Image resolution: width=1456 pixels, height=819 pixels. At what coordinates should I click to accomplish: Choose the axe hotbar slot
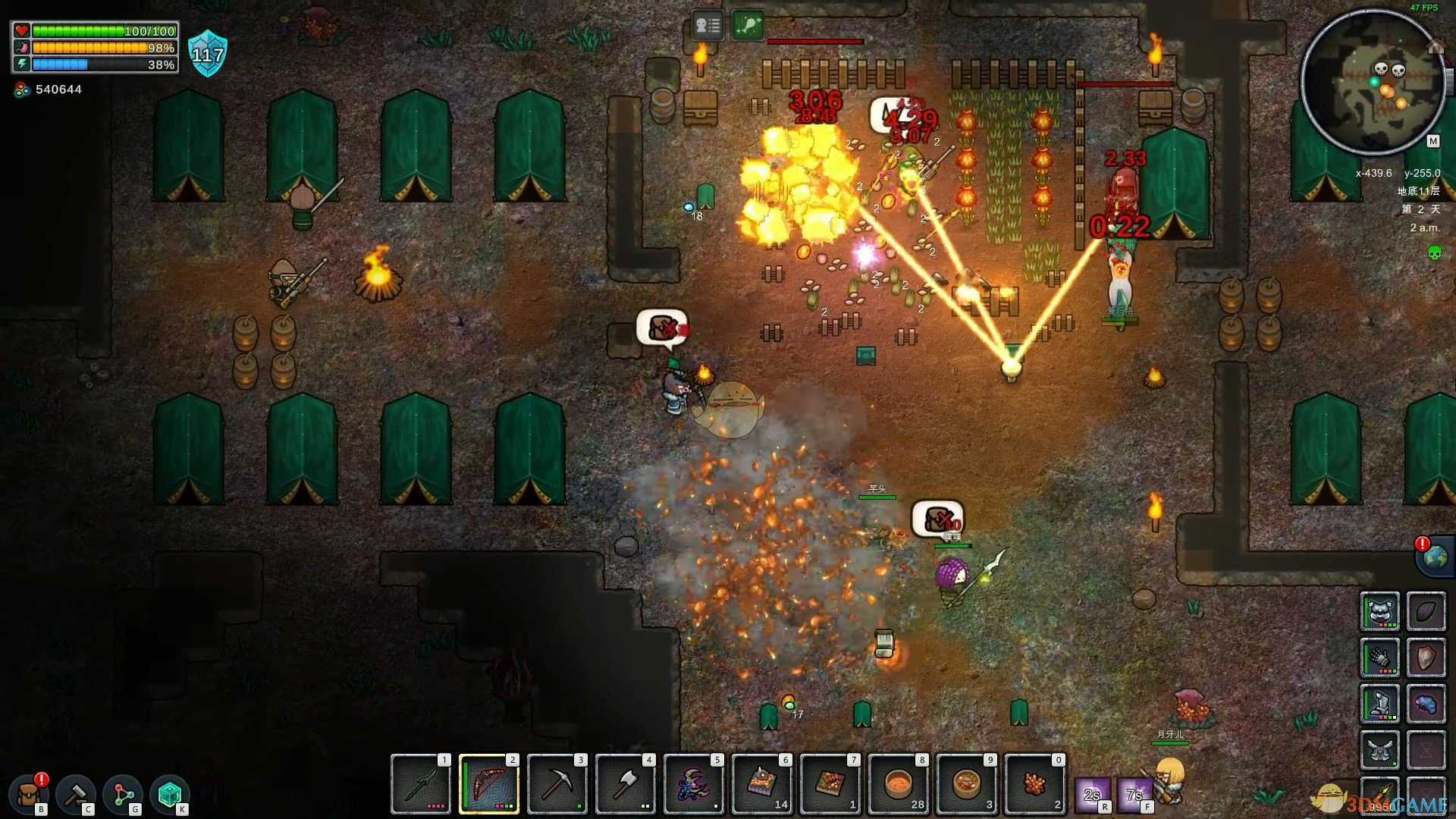[626, 783]
